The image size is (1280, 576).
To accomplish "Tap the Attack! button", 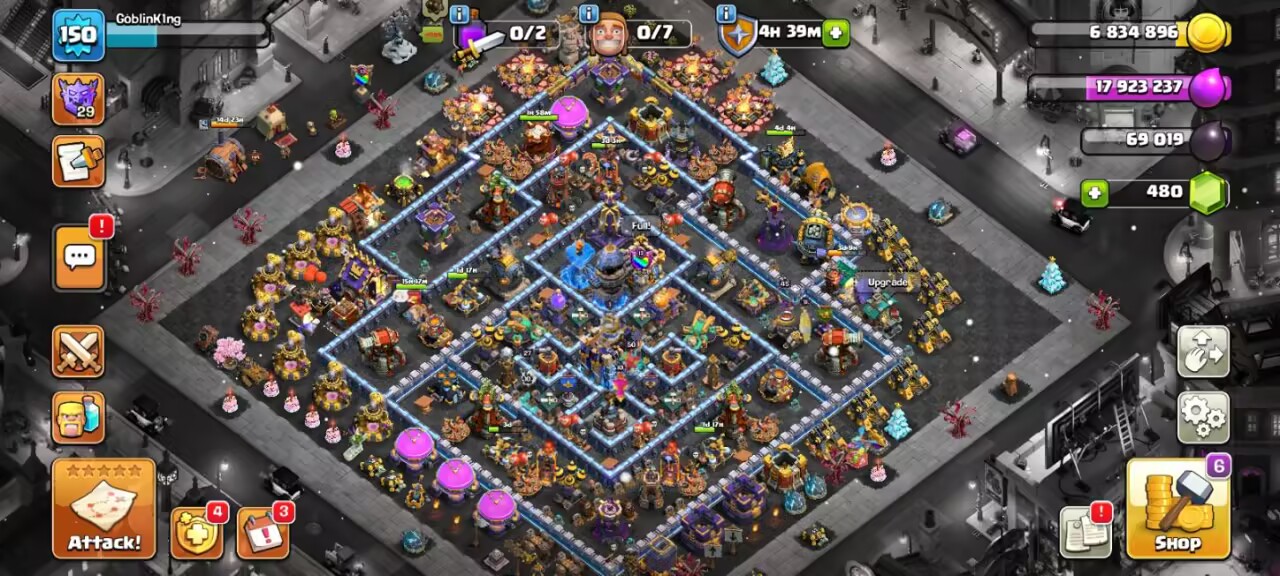I will click(104, 508).
